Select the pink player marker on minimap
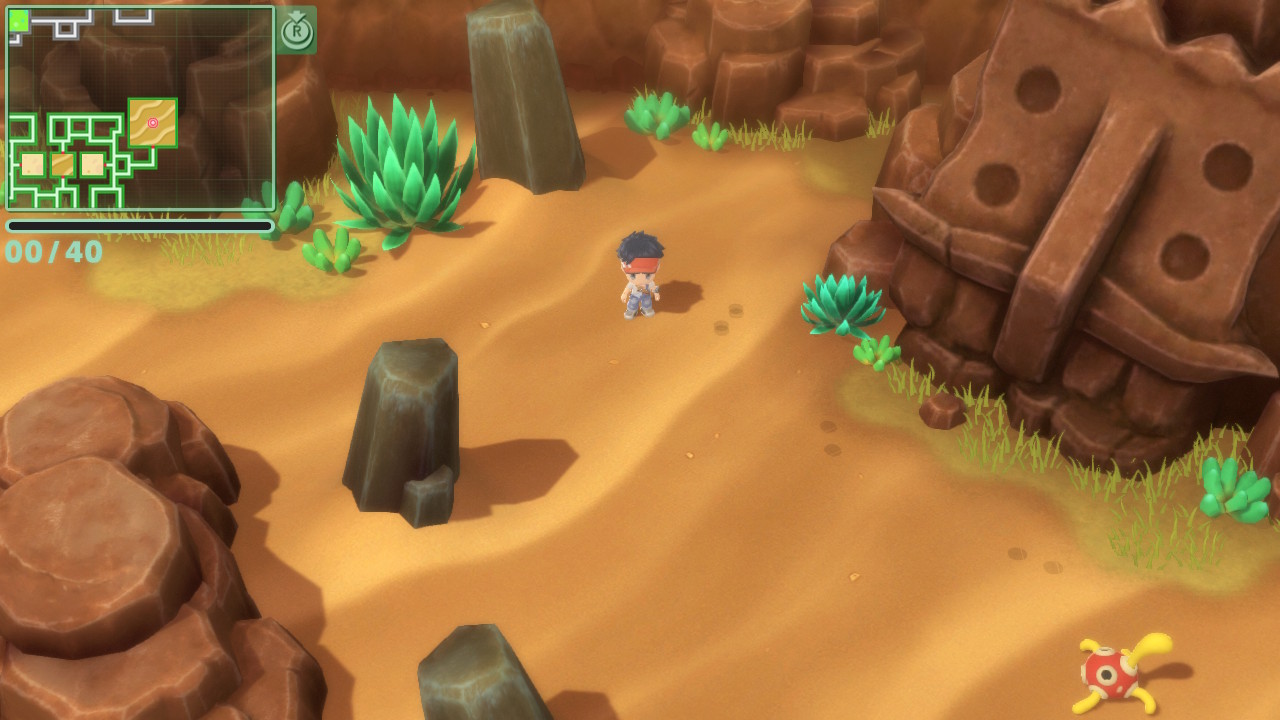 [153, 123]
